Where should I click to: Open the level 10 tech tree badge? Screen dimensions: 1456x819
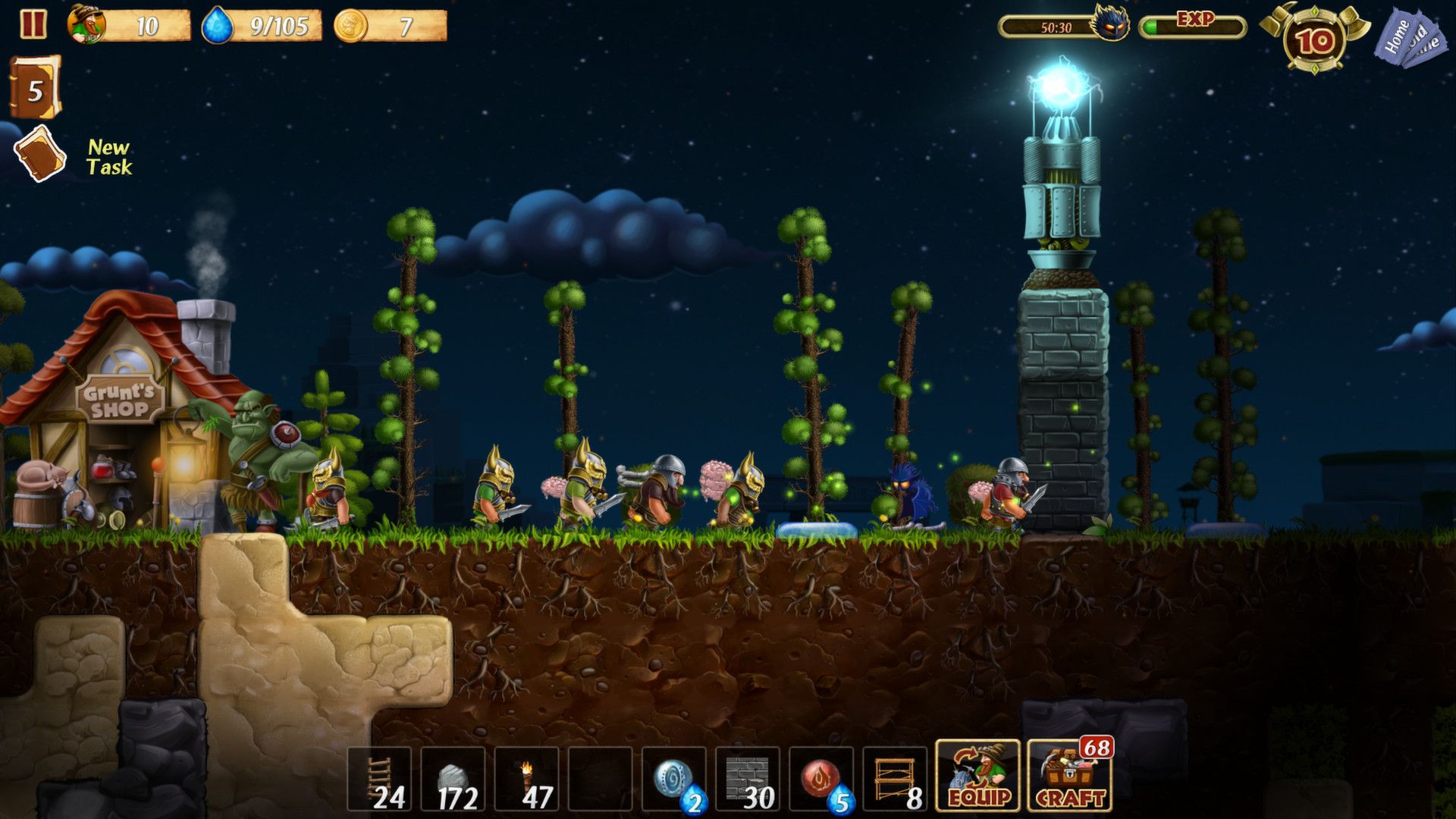tap(1315, 39)
